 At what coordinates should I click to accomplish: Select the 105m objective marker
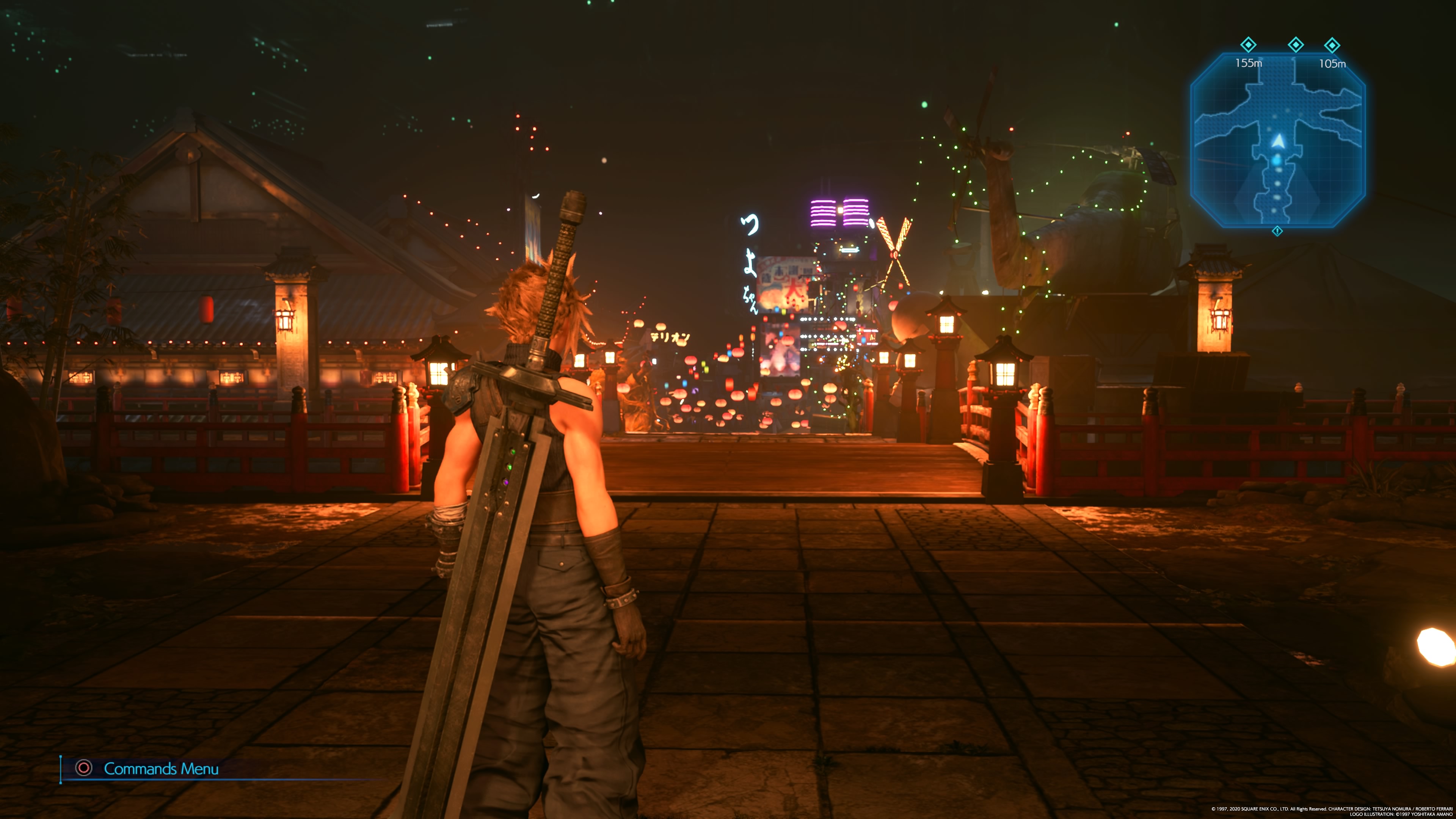1332,45
